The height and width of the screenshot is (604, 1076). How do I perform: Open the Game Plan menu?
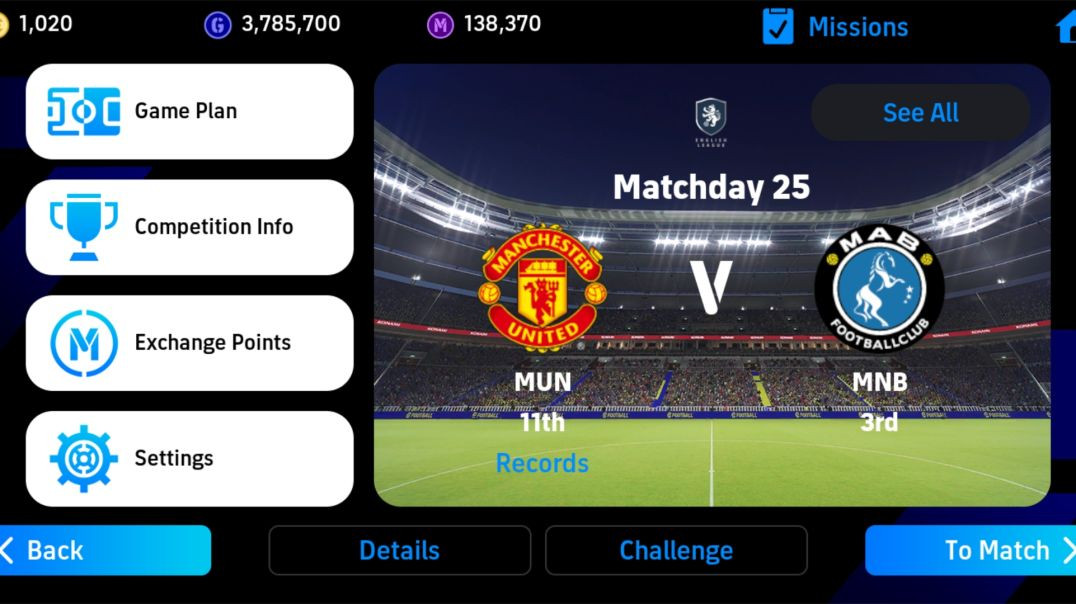[x=189, y=111]
